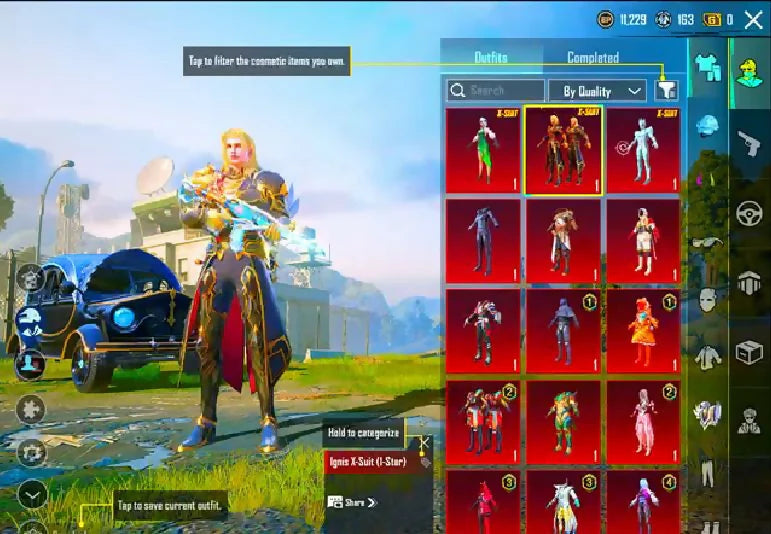Image resolution: width=771 pixels, height=534 pixels.
Task: Show the face mask category
Action: click(x=708, y=299)
